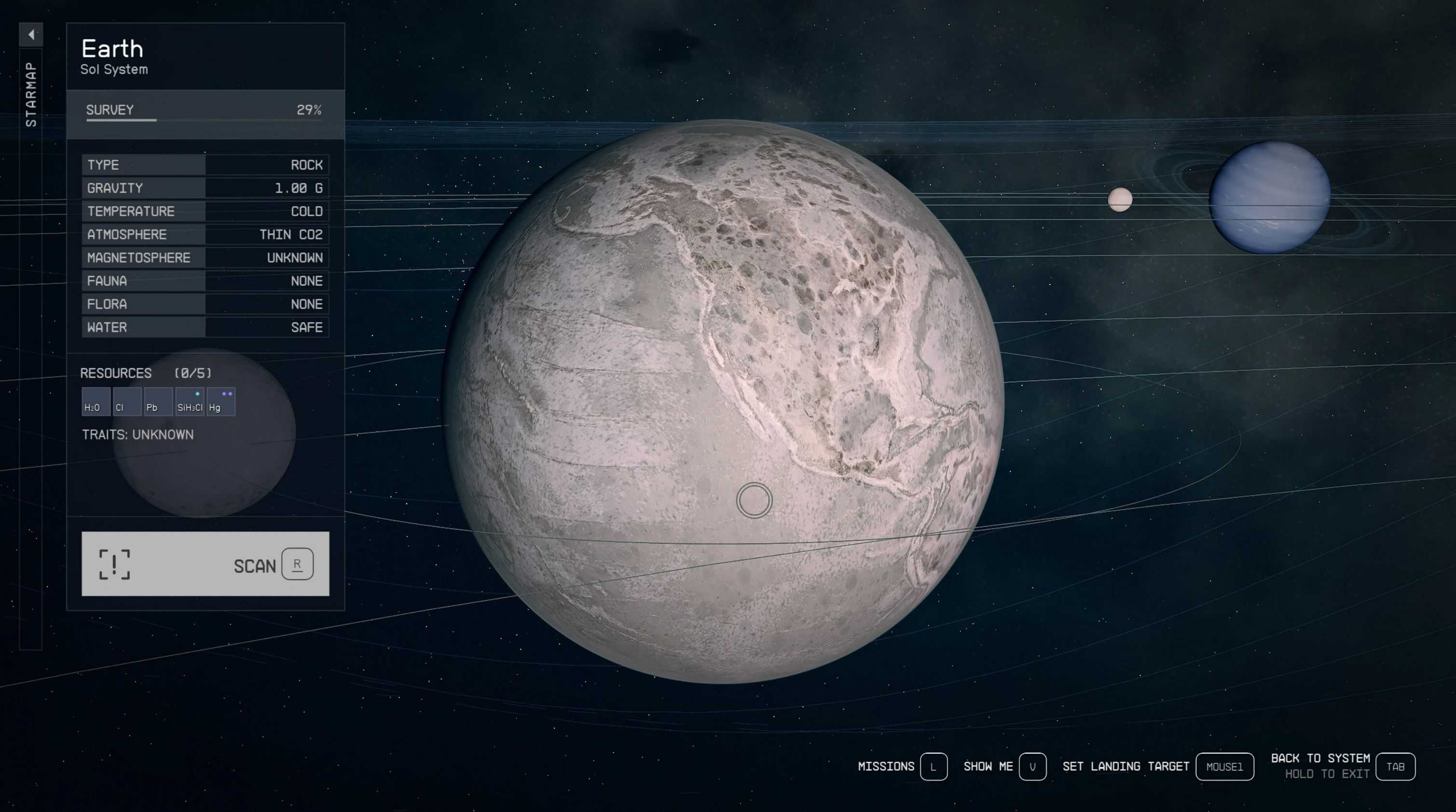Select the Pb resource tile
This screenshot has width=1456, height=812.
click(158, 402)
